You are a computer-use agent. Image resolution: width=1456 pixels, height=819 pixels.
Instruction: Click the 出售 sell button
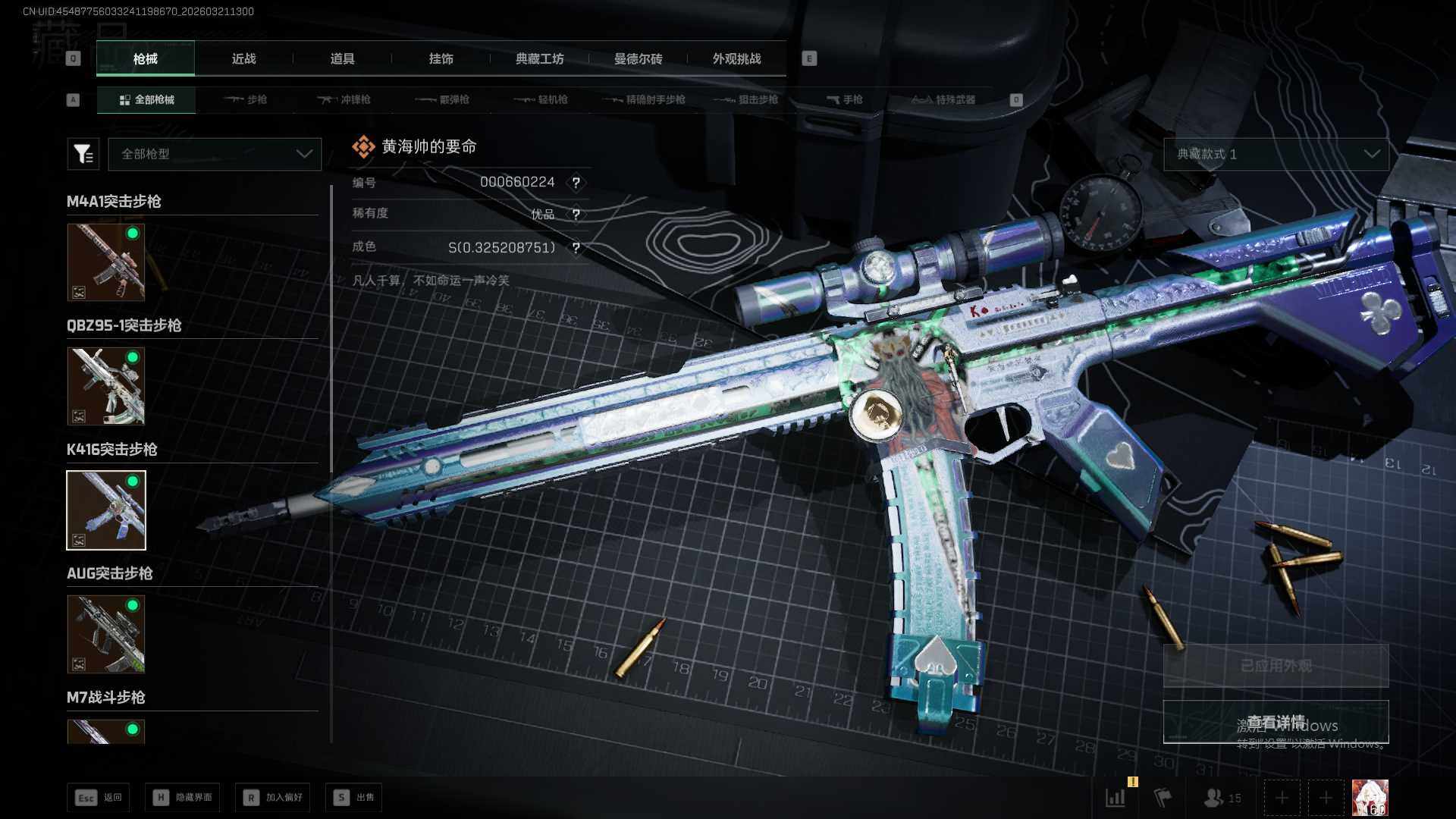(354, 797)
